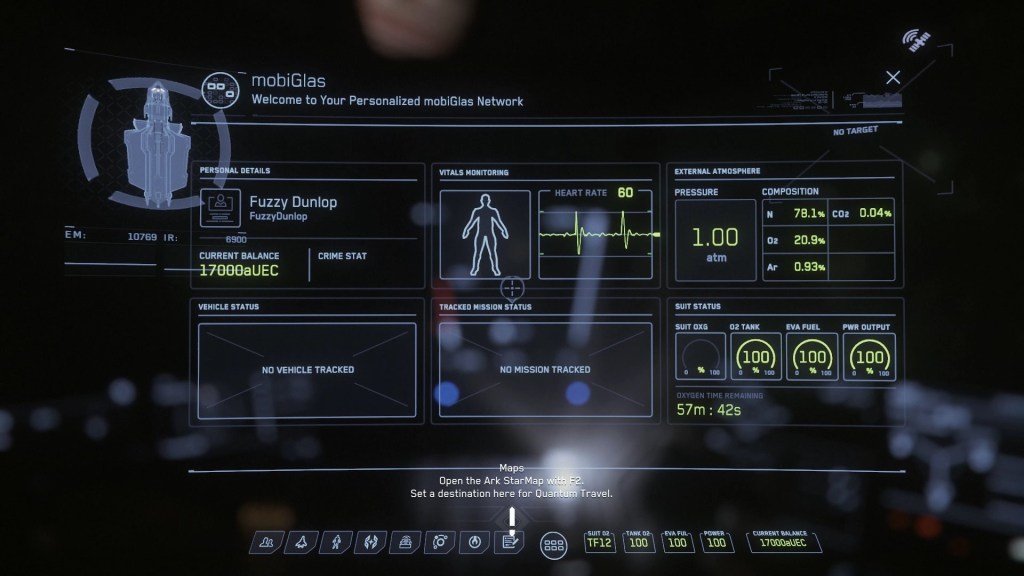Open the stacked layers app icon
The height and width of the screenshot is (576, 1024).
406,543
